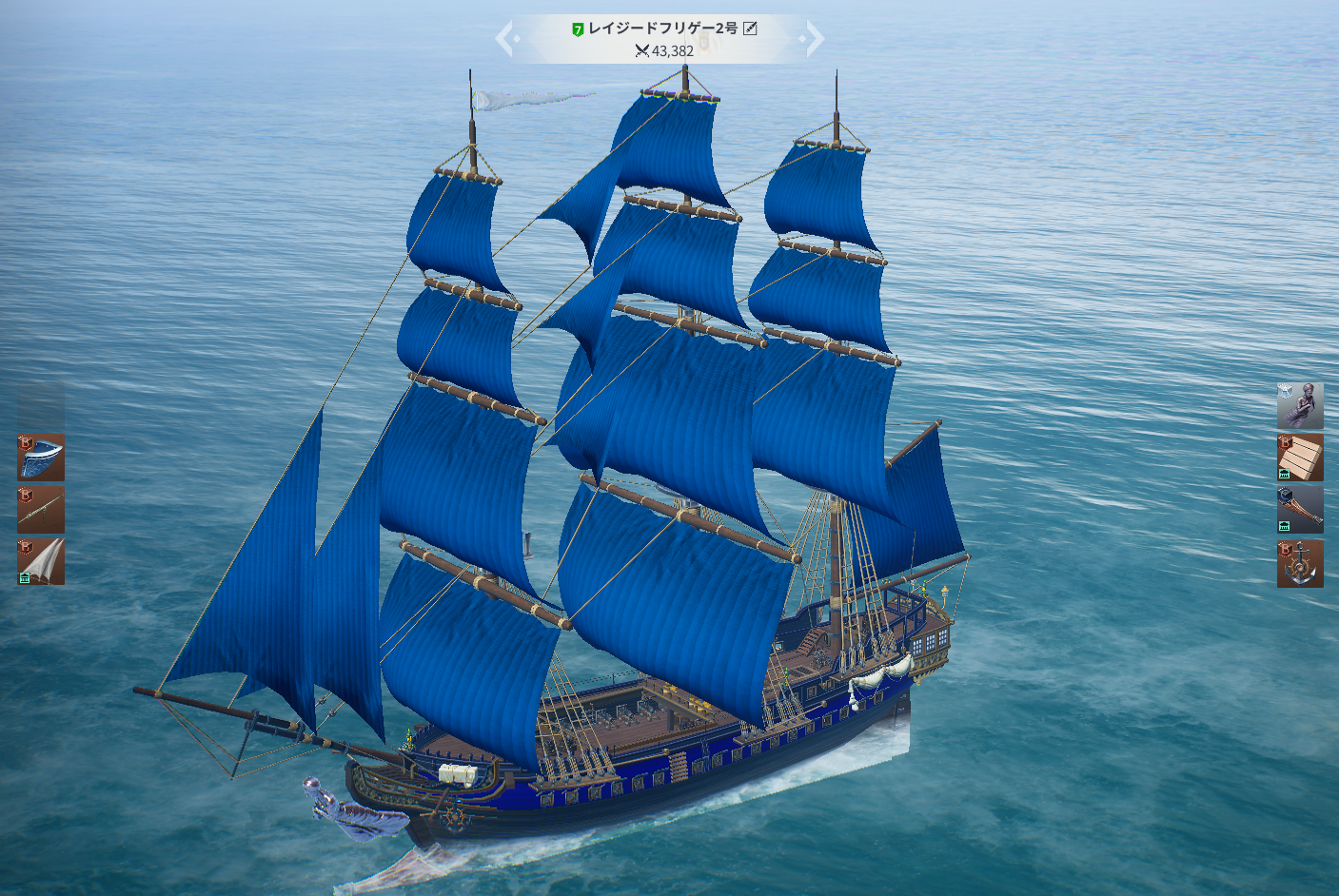This screenshot has height=896, width=1339.
Task: Switch to the next ship with right arrow
Action: (814, 39)
